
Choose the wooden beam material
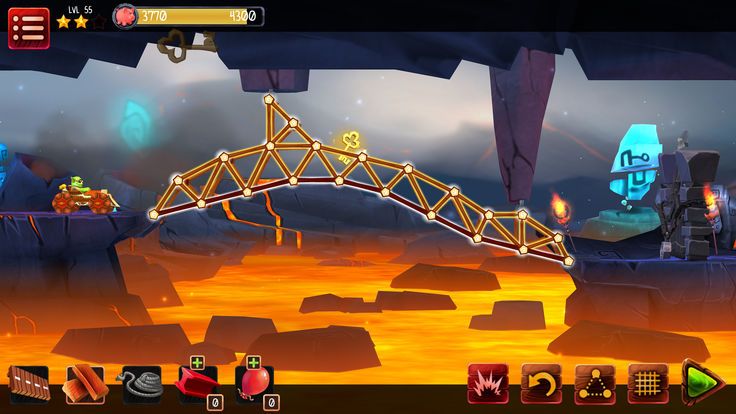pyautogui.click(x=85, y=384)
